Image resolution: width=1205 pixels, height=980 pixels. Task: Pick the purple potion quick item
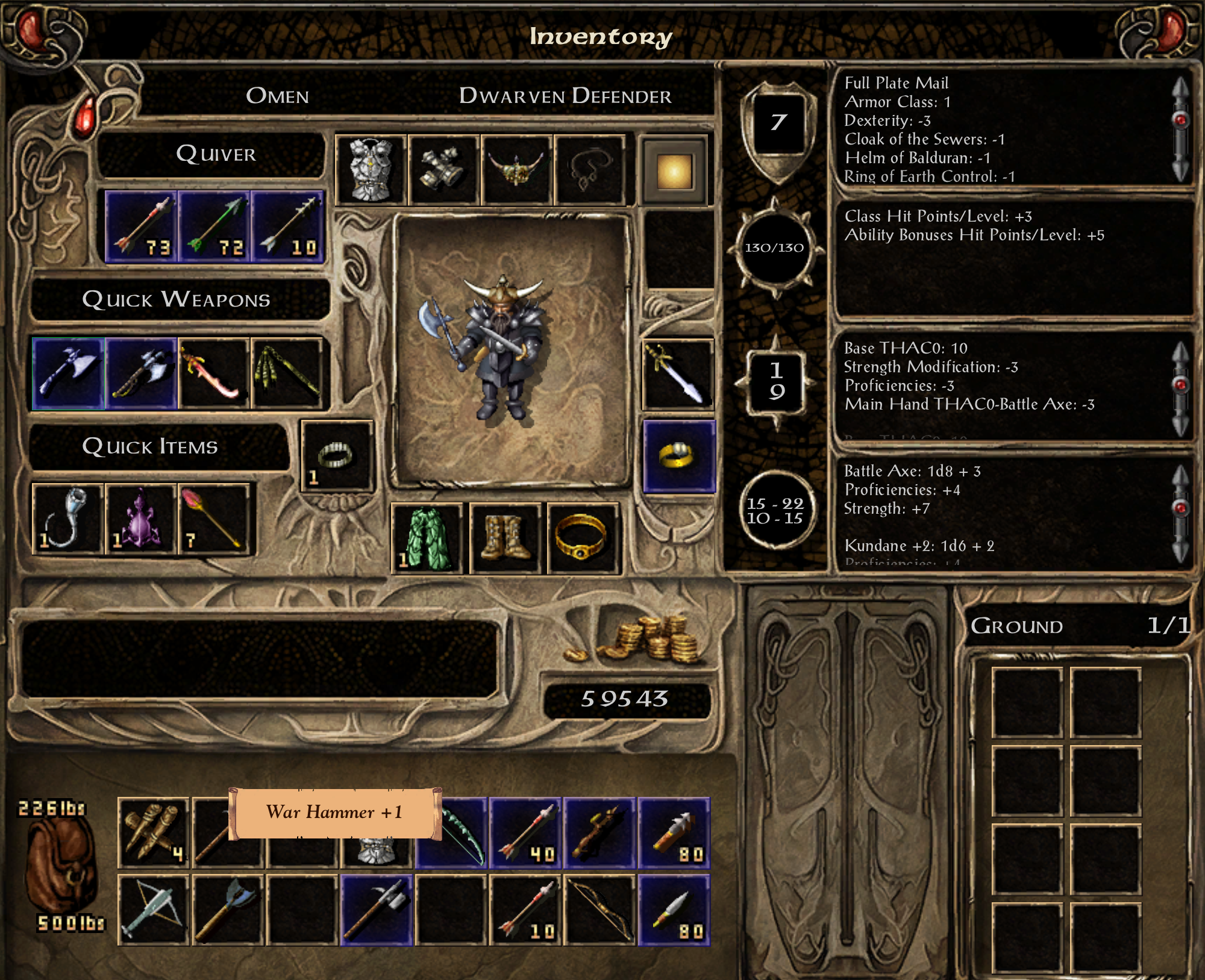140,519
